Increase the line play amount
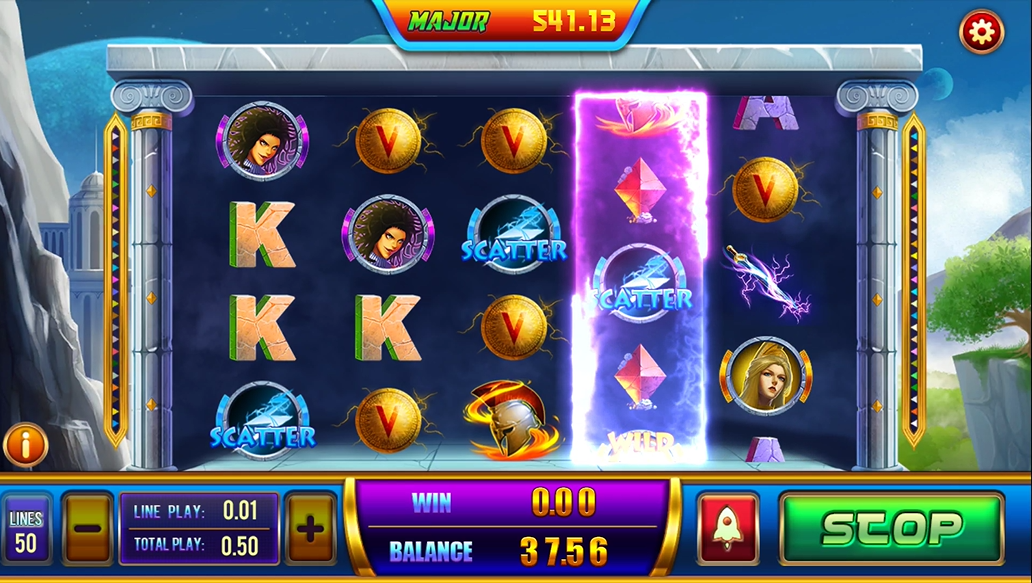1032x583 pixels. click(311, 527)
